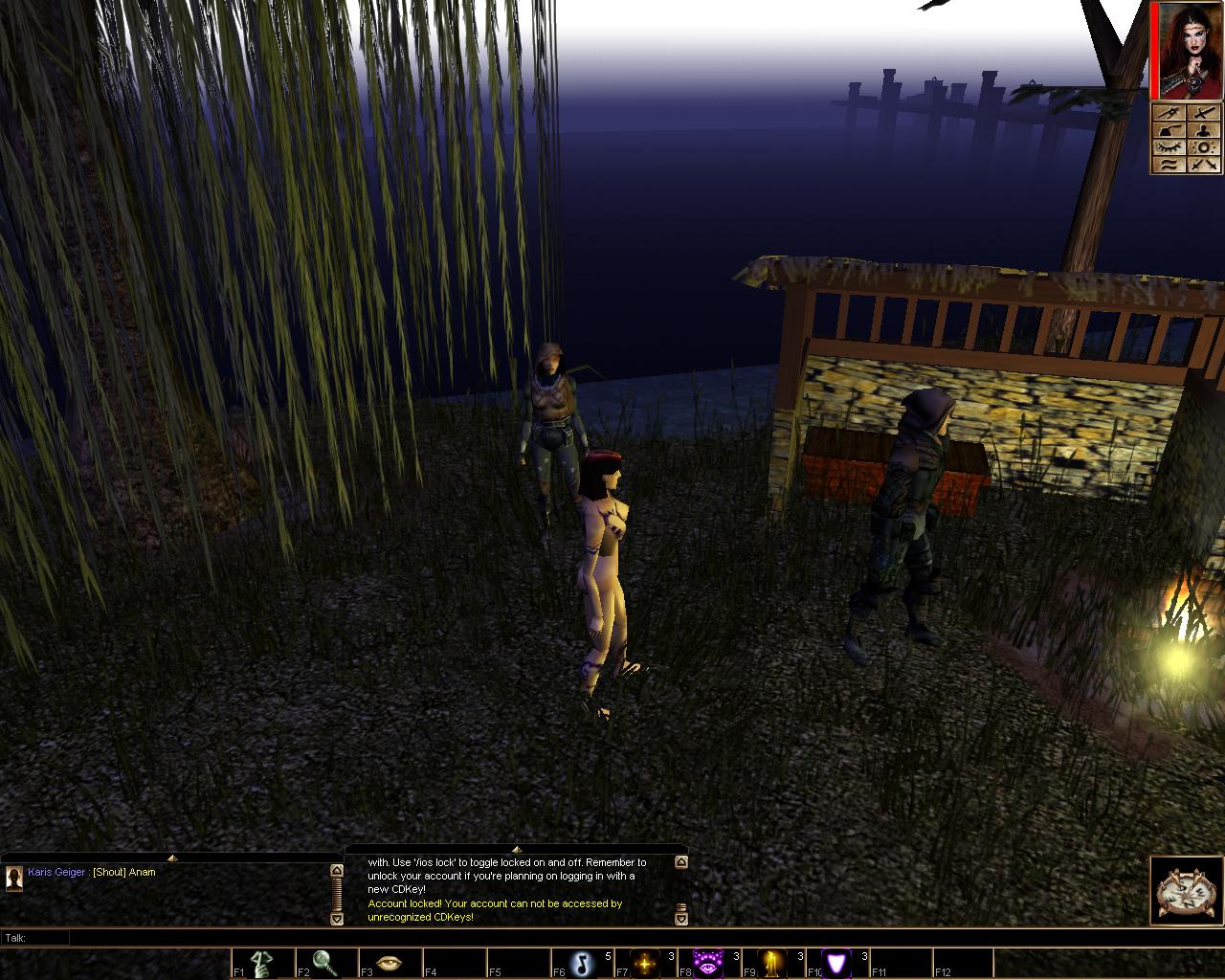Click the crossed swords button
The height and width of the screenshot is (980, 1225).
coord(1204,165)
